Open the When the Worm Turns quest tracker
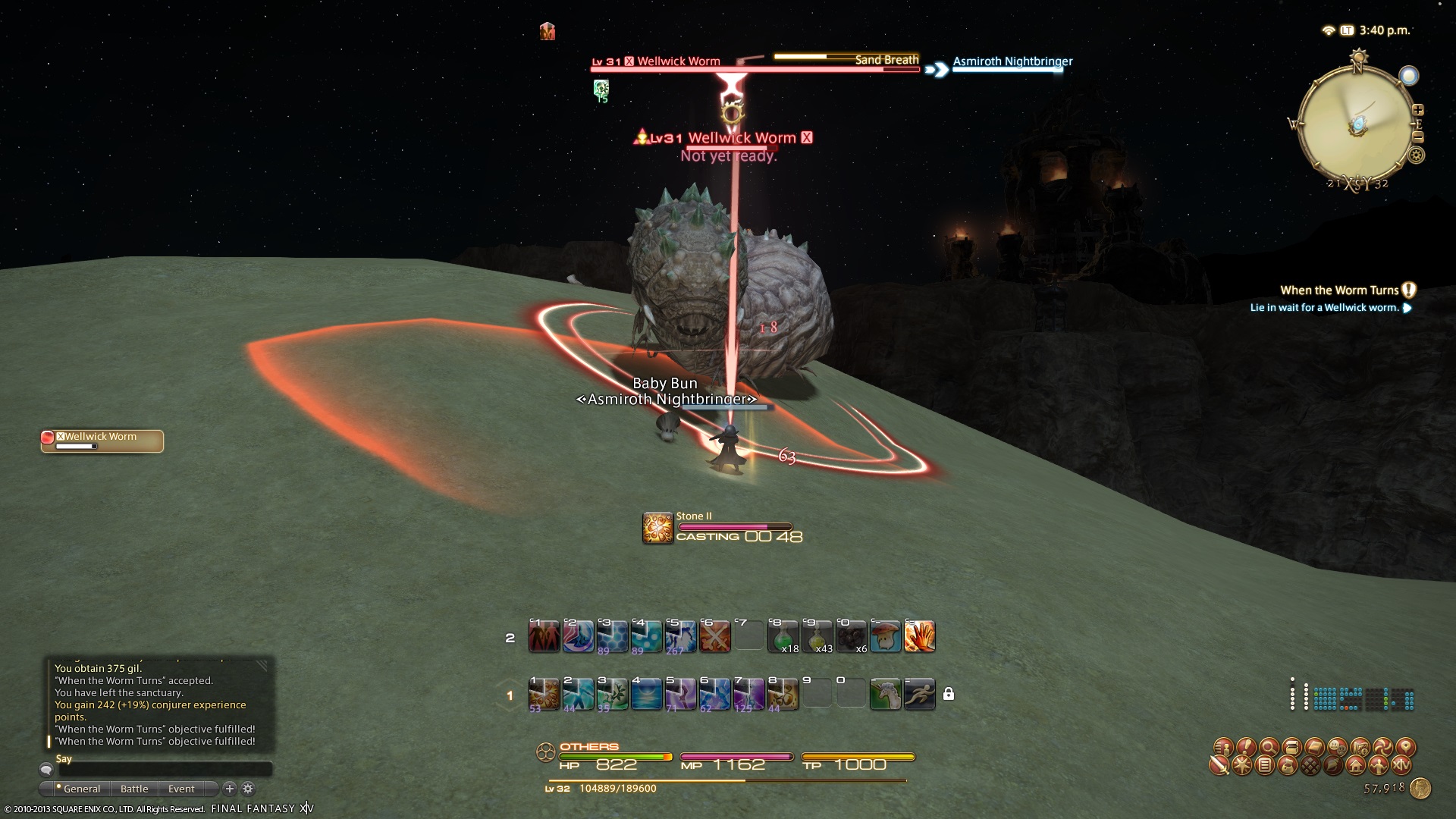The height and width of the screenshot is (819, 1456). [1339, 290]
